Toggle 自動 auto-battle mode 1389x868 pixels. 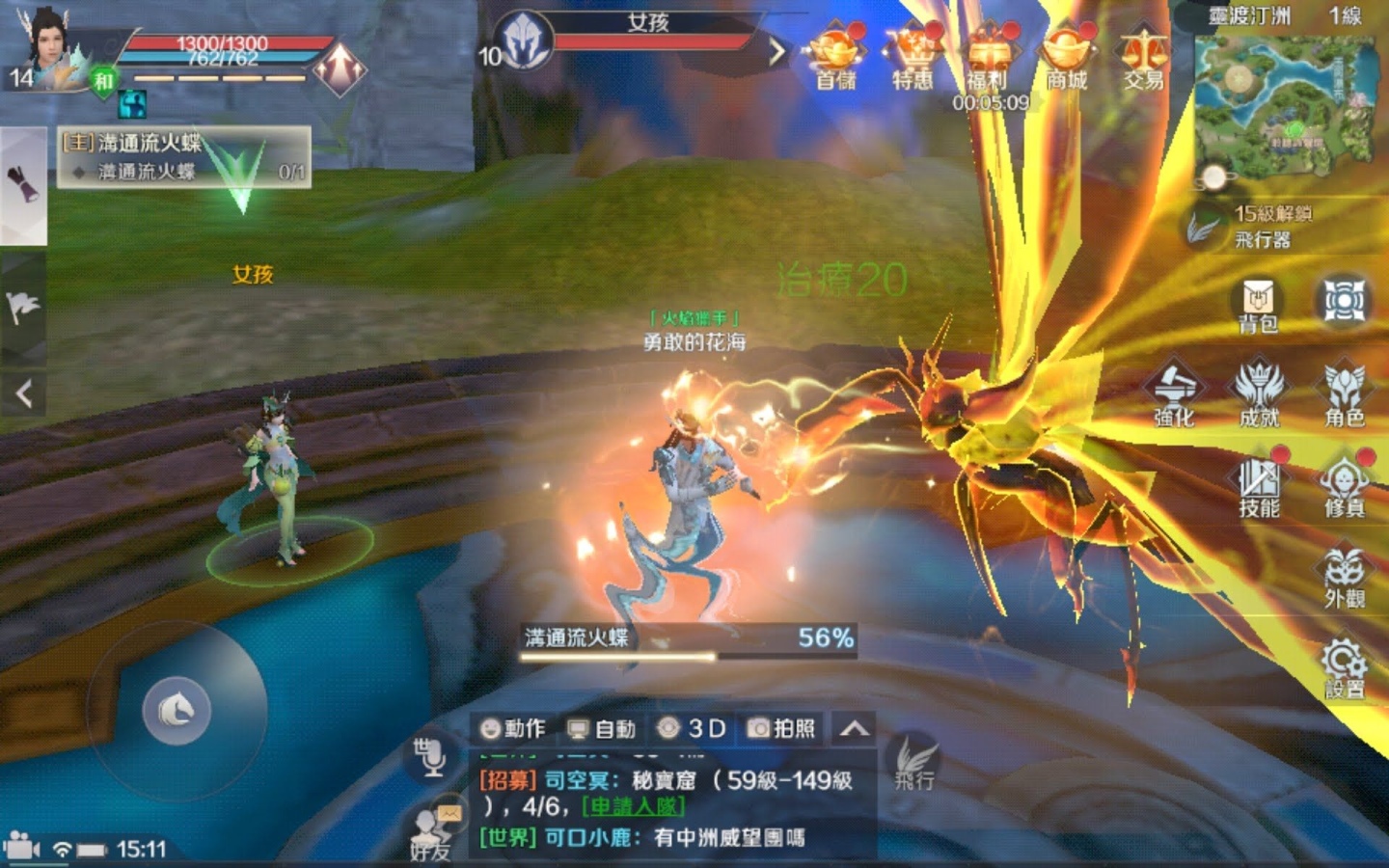(603, 729)
